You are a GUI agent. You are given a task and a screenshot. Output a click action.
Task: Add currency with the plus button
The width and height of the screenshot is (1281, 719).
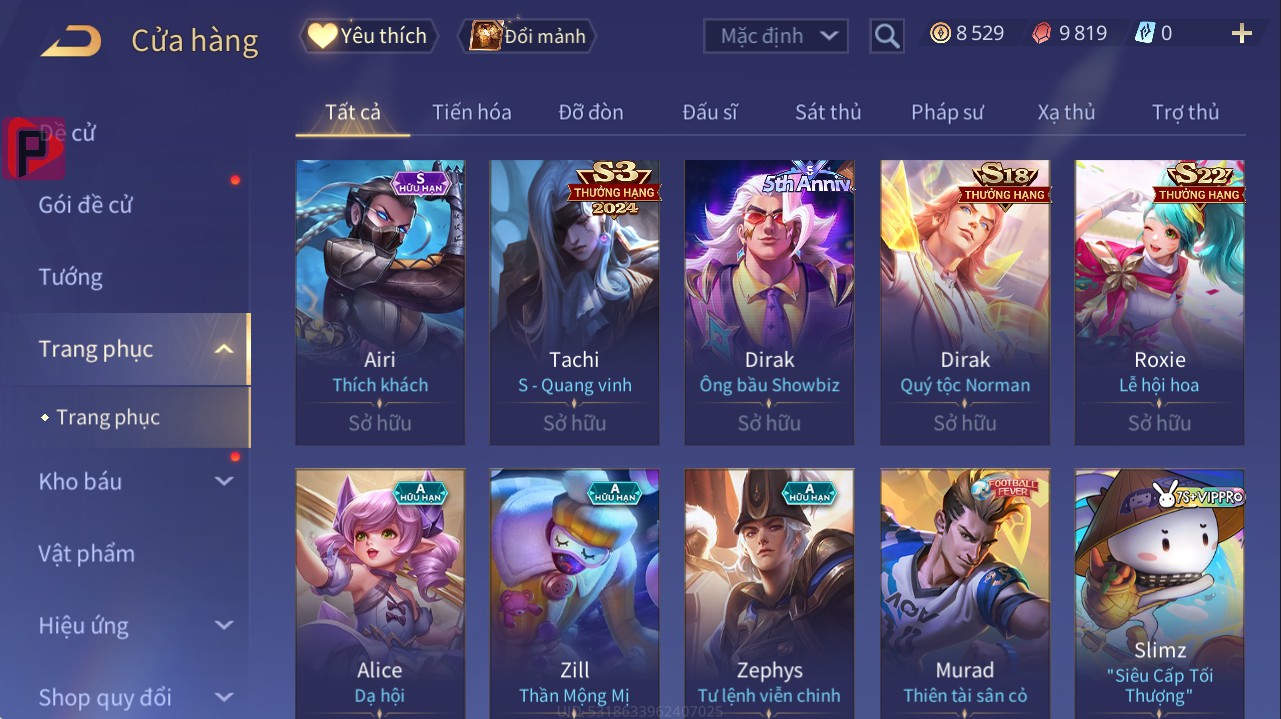pyautogui.click(x=1241, y=34)
